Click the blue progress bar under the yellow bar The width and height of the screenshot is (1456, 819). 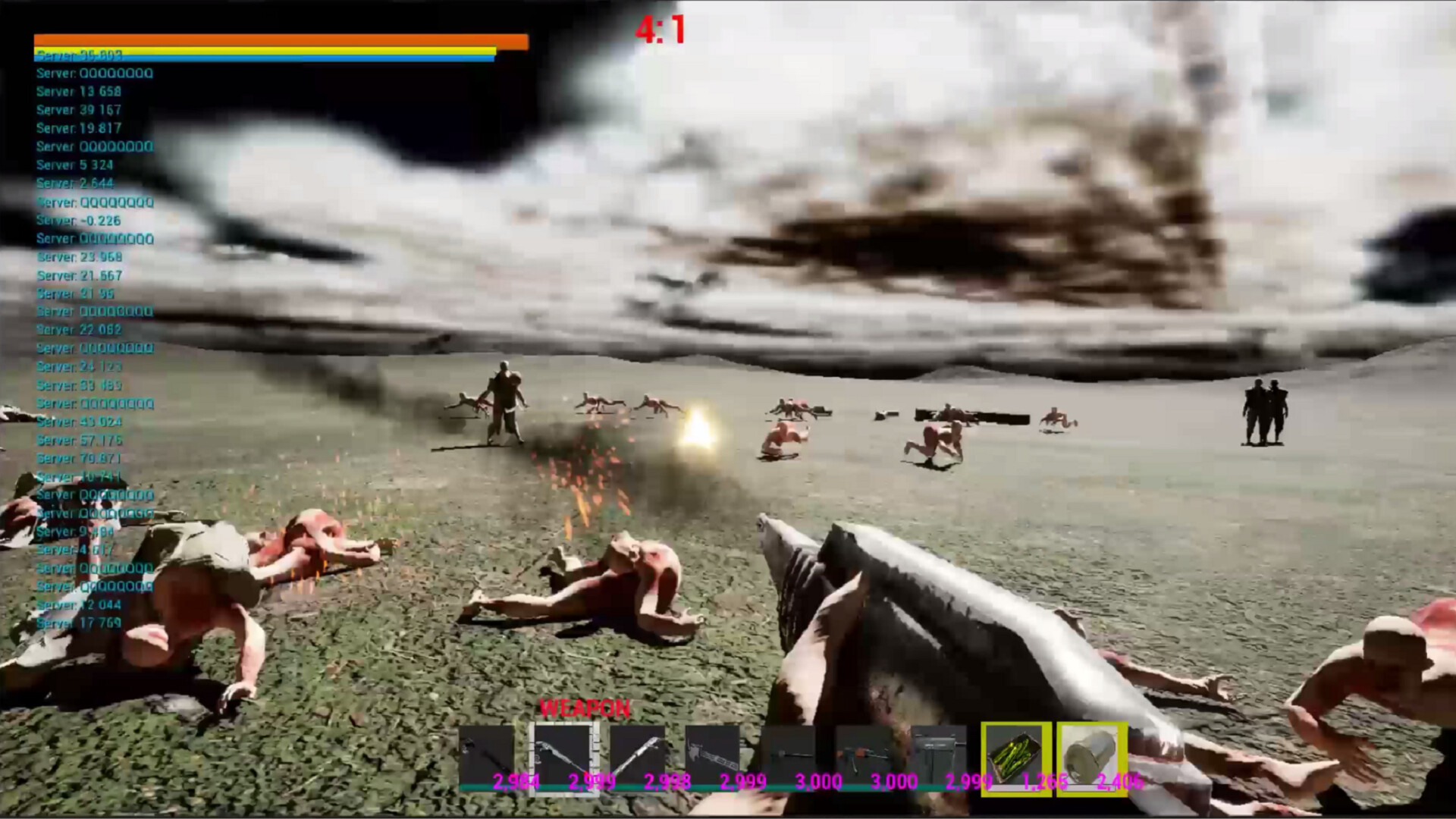point(262,58)
